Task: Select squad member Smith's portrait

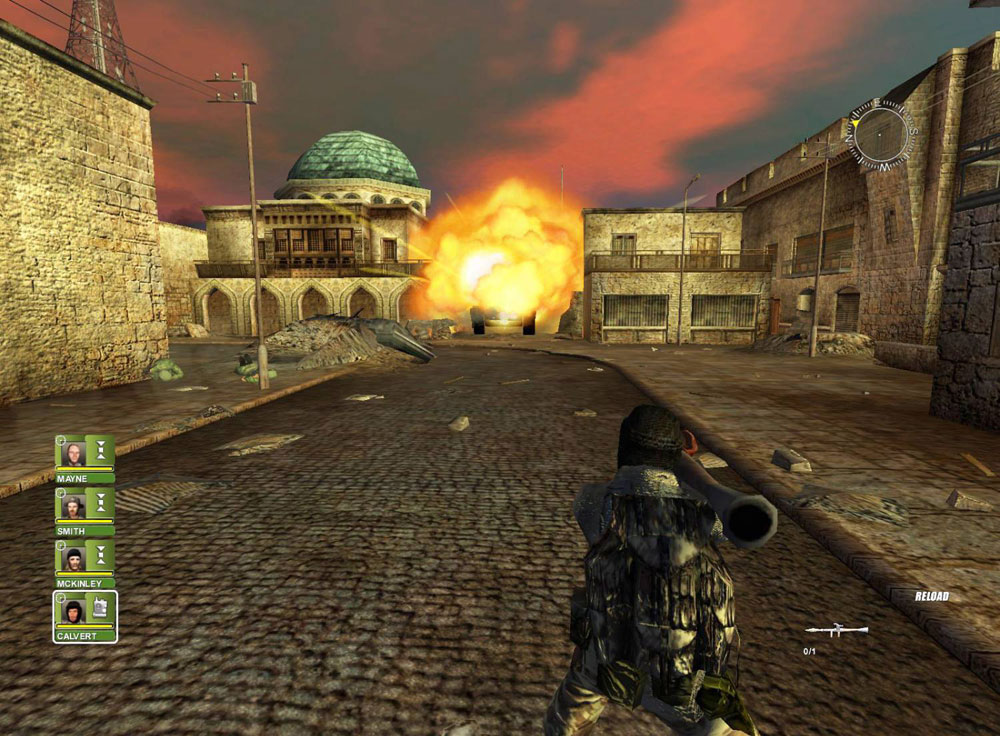Action: [x=73, y=506]
